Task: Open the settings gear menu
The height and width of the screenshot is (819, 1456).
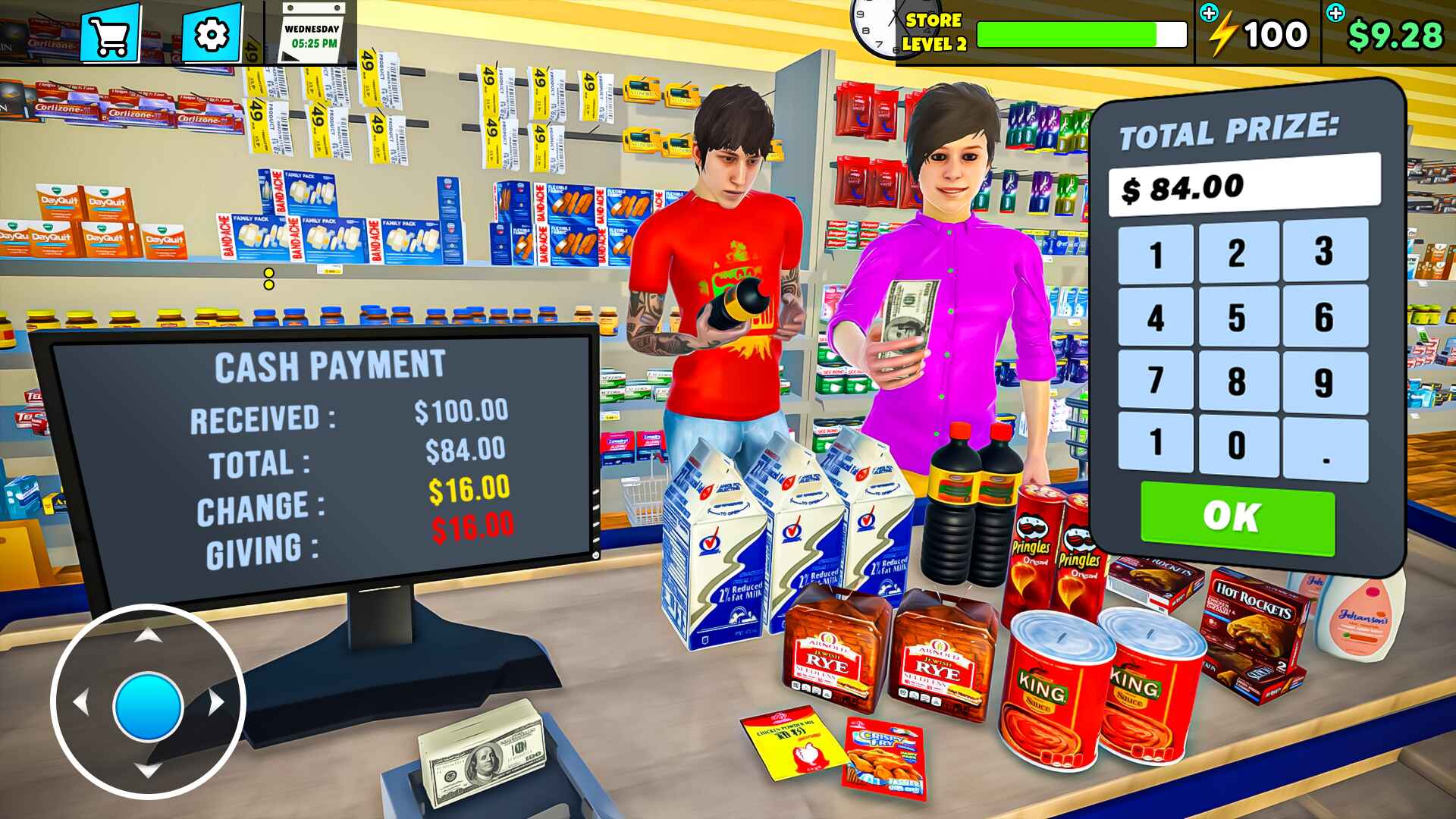Action: point(213,34)
